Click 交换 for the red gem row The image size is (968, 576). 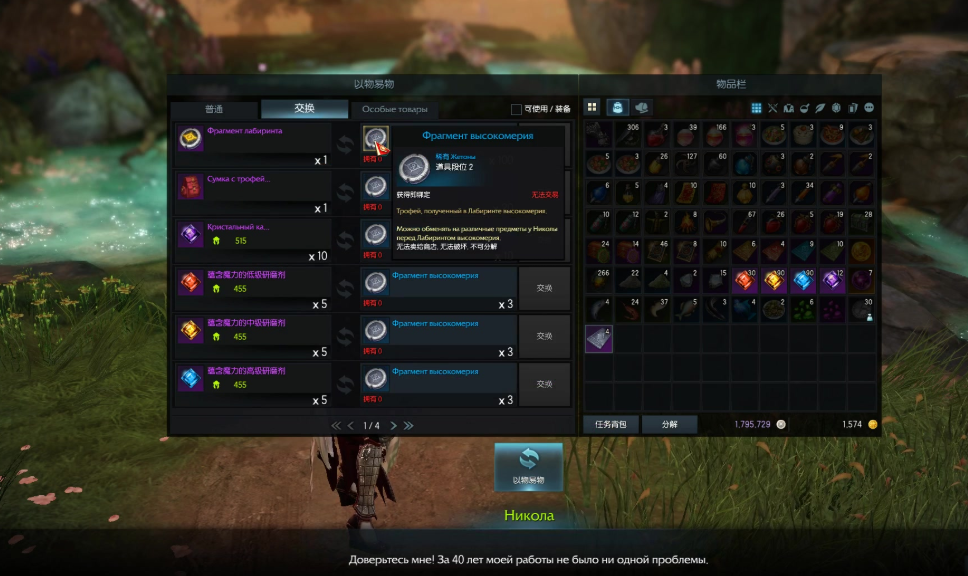[544, 287]
